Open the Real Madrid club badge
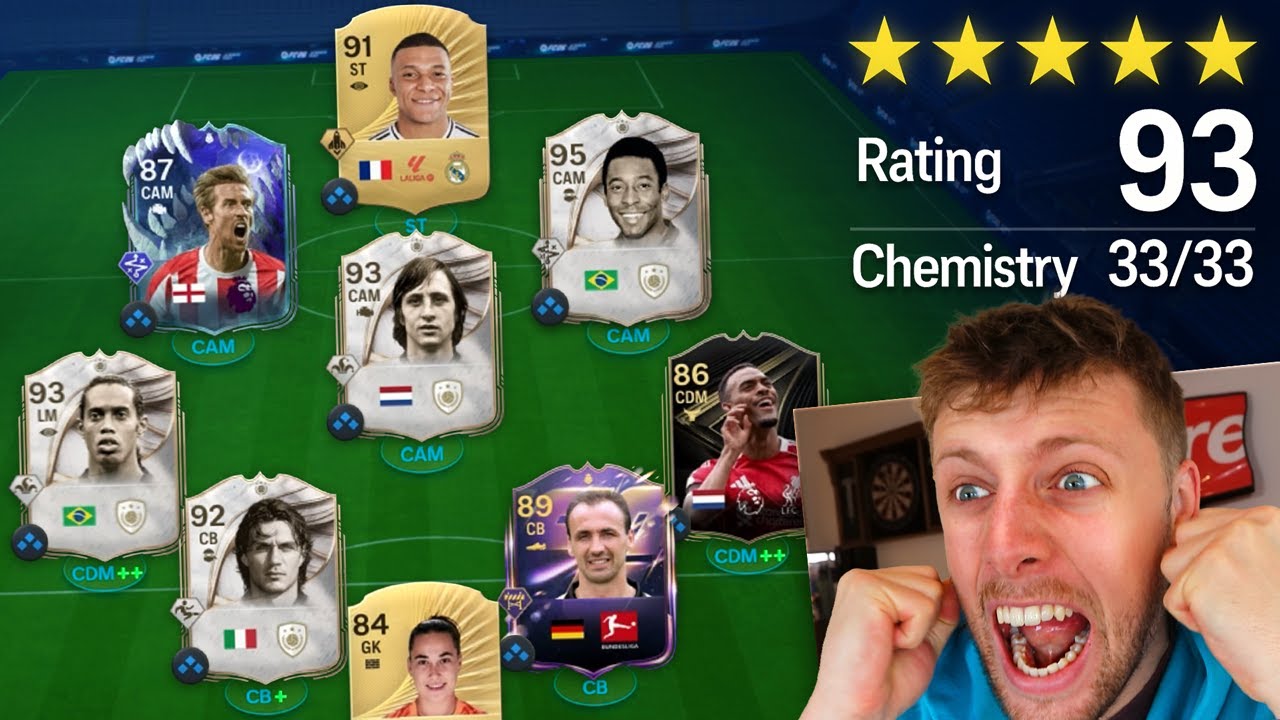This screenshot has width=1280, height=720. coord(456,167)
